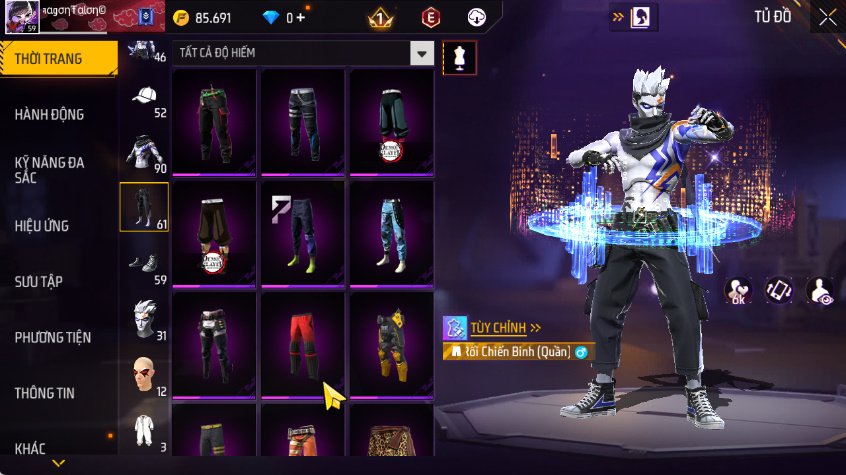Add diamonds with the plus button
The width and height of the screenshot is (846, 475).
click(x=300, y=17)
